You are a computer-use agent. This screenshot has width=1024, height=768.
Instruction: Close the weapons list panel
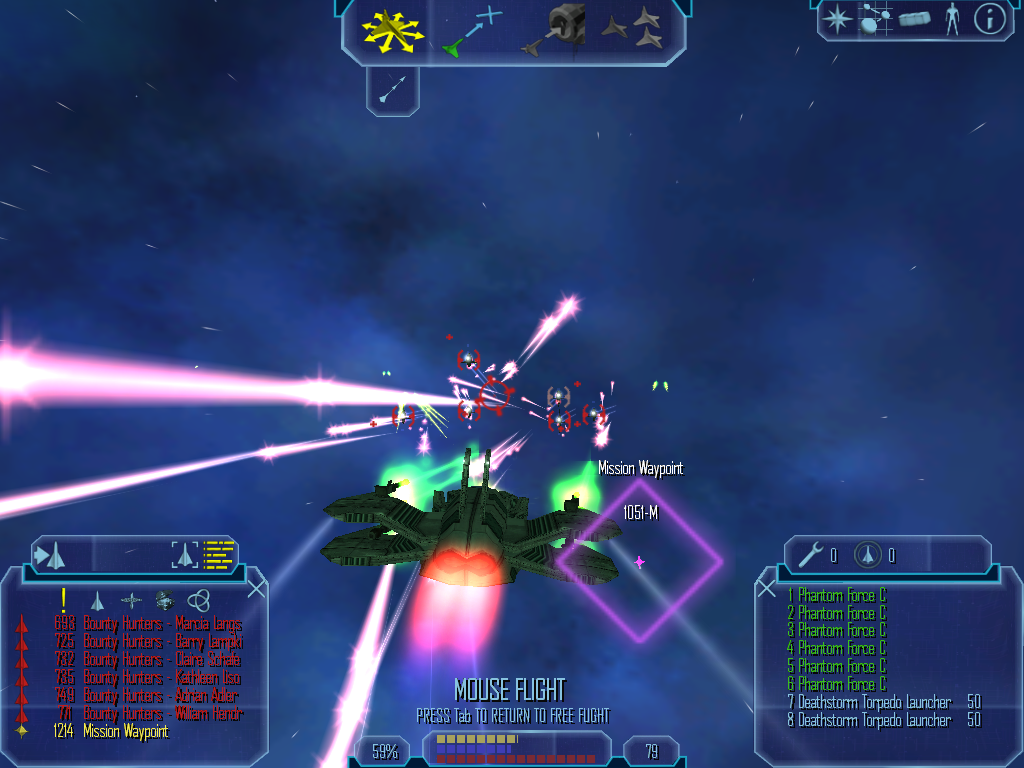[767, 589]
